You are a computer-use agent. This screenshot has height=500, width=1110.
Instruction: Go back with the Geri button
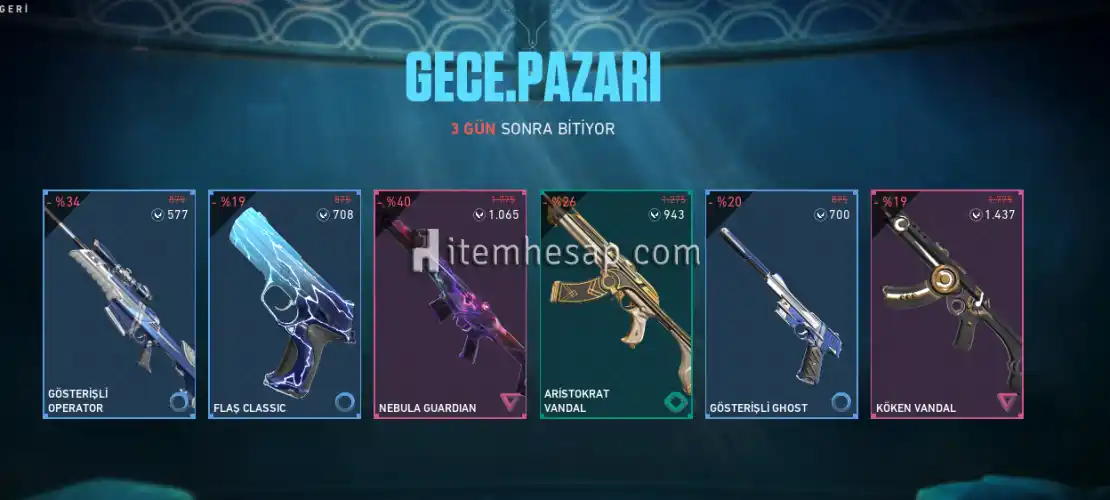pyautogui.click(x=14, y=7)
